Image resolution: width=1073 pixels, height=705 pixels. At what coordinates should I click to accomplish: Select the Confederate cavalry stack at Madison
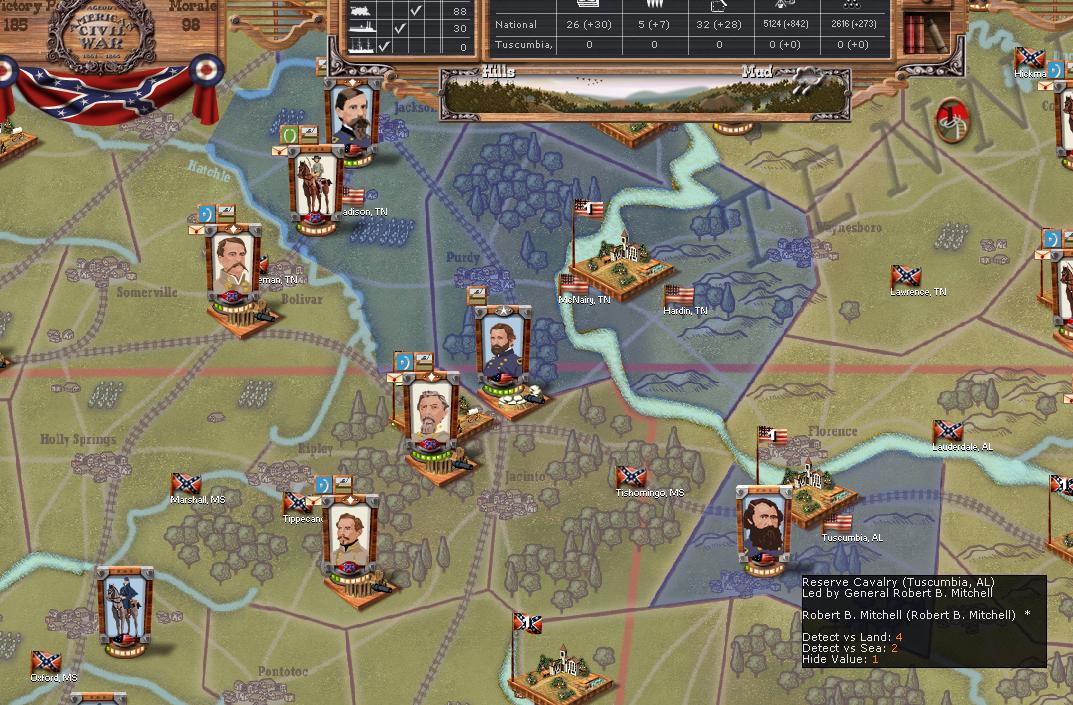(315, 187)
